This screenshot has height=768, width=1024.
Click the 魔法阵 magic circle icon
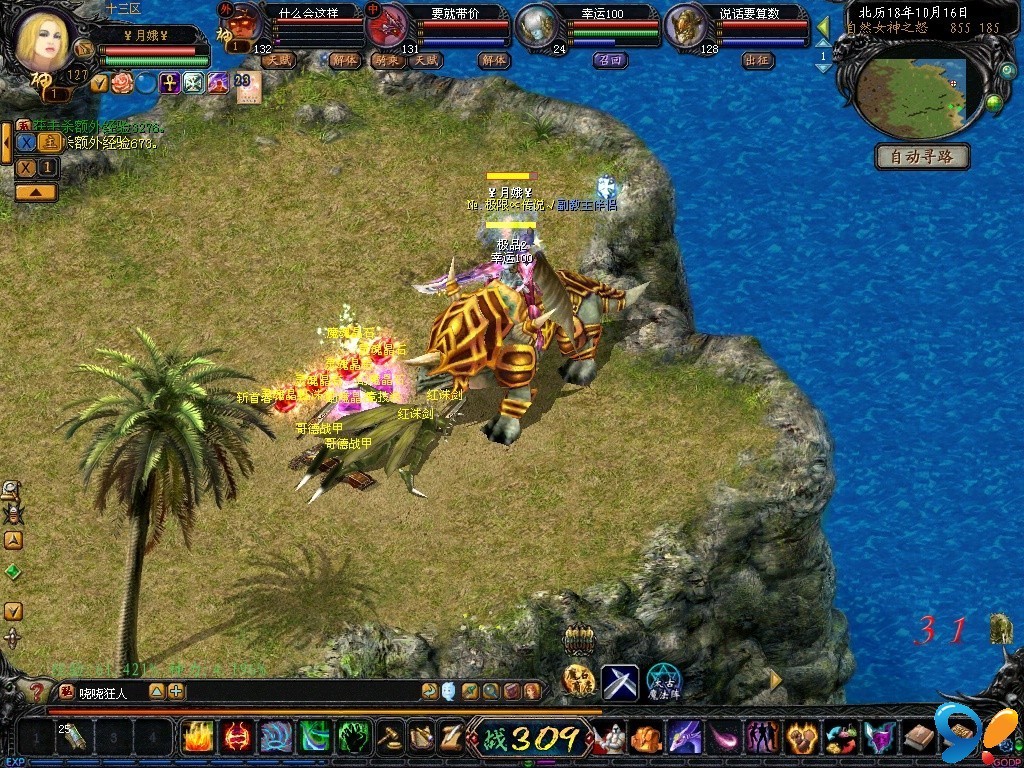pos(663,682)
